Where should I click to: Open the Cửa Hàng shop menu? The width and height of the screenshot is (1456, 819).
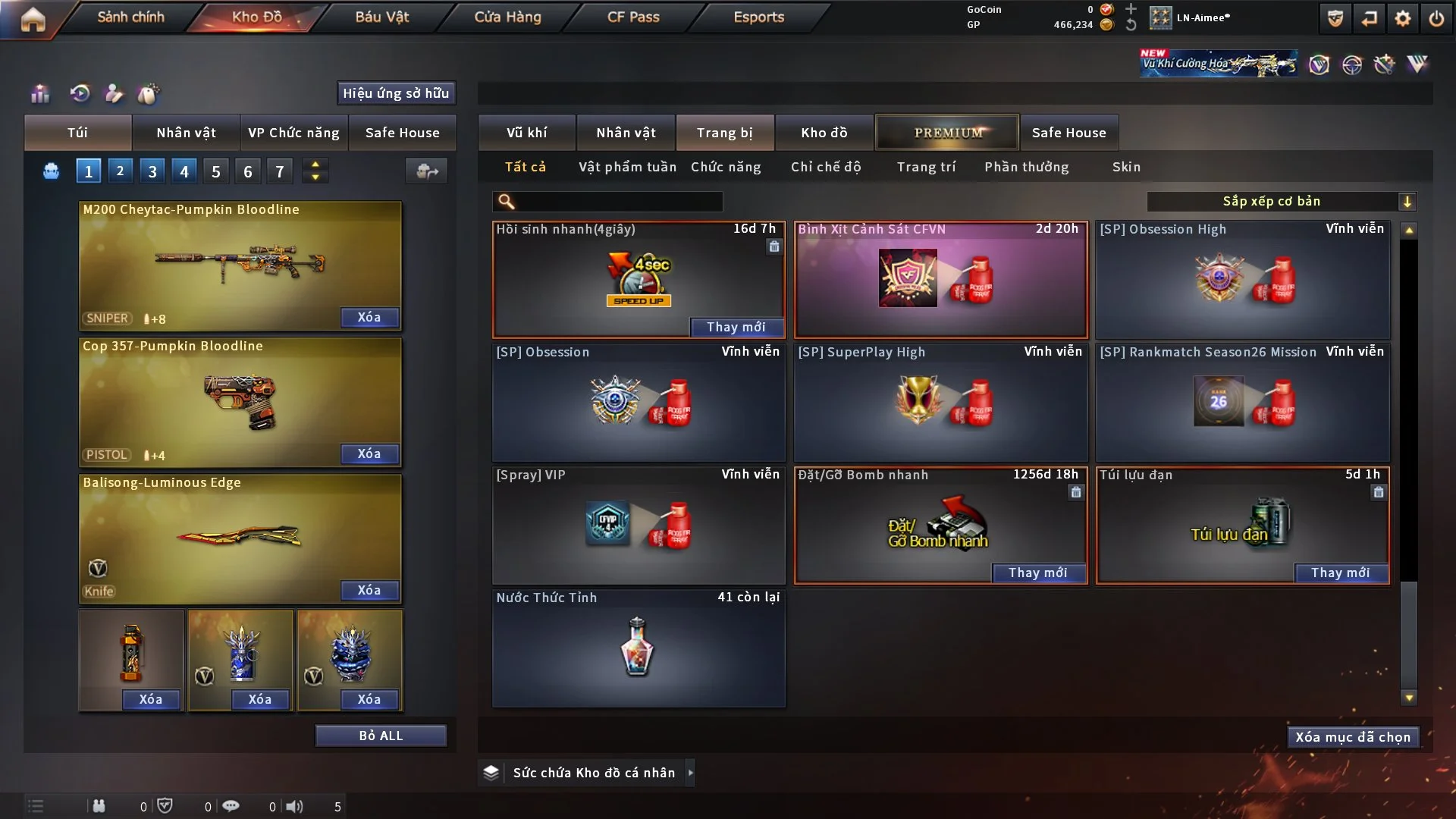coord(507,17)
